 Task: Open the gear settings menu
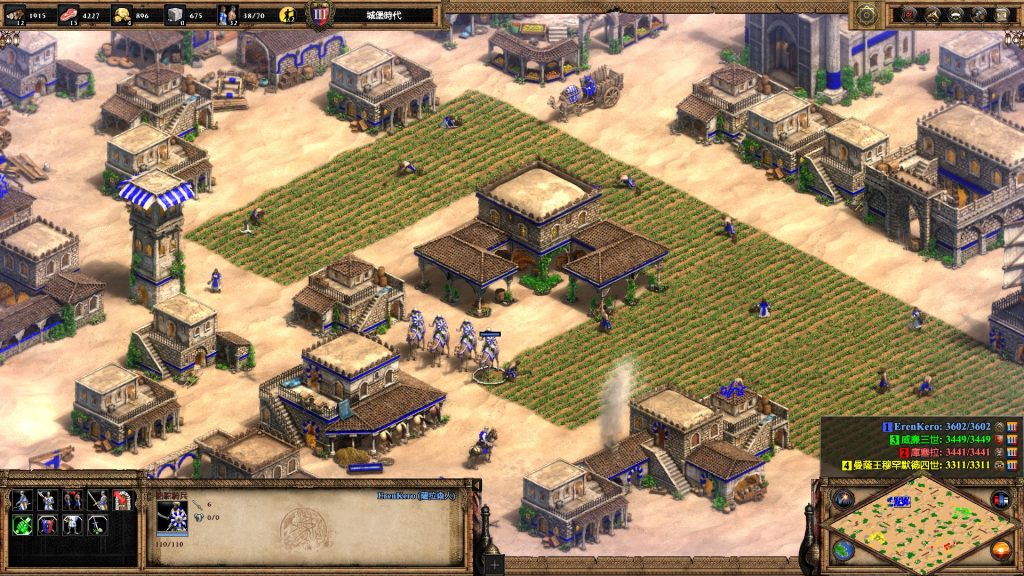click(867, 14)
